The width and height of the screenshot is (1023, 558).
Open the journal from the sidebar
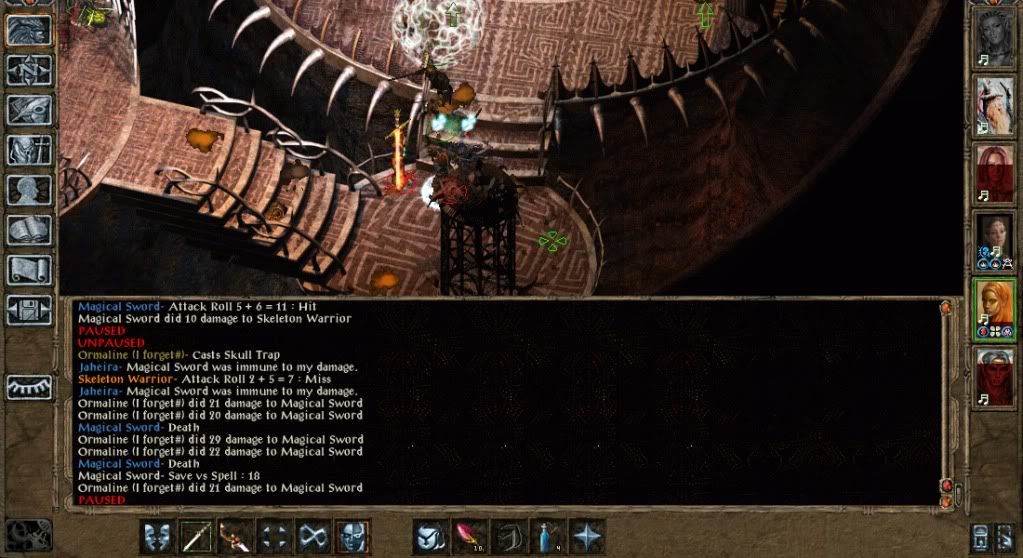[29, 110]
